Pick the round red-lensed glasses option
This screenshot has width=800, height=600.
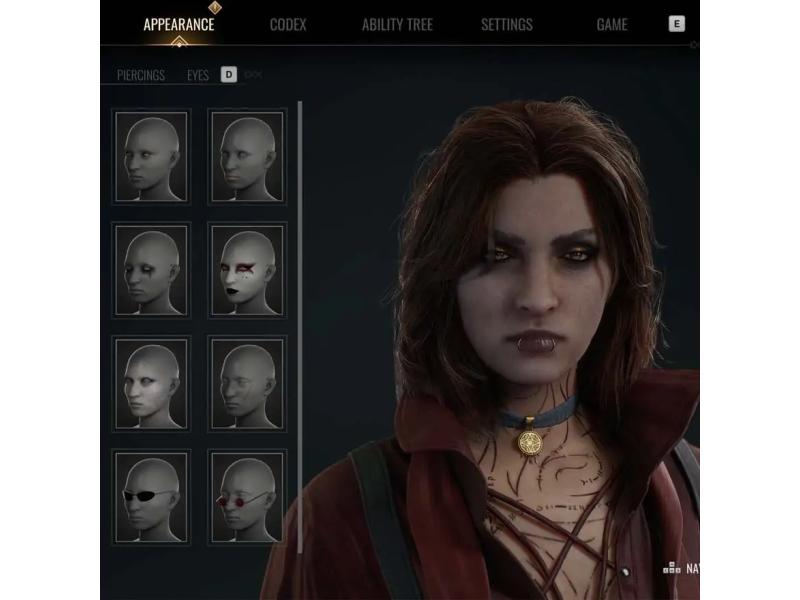point(247,497)
